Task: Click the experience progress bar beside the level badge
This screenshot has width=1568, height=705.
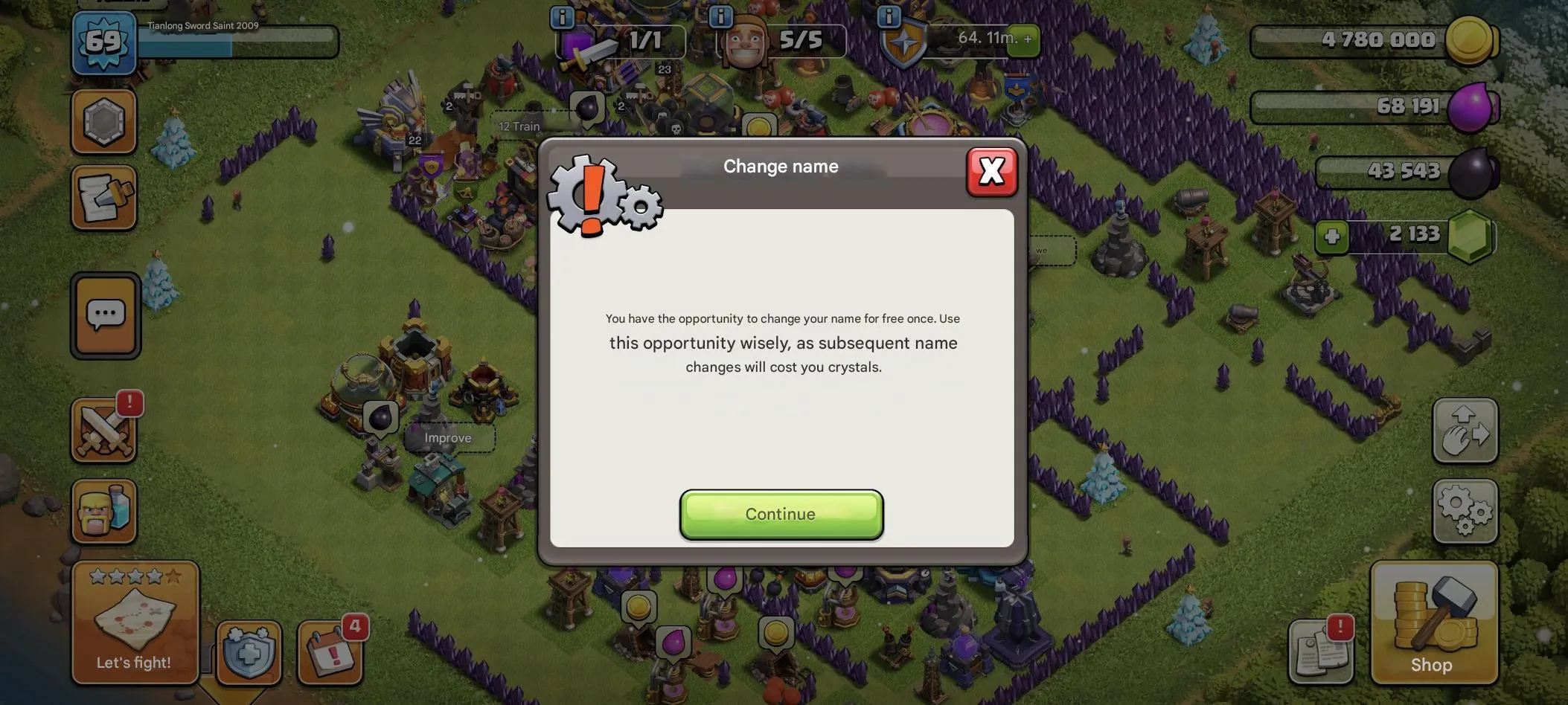Action: pyautogui.click(x=238, y=42)
